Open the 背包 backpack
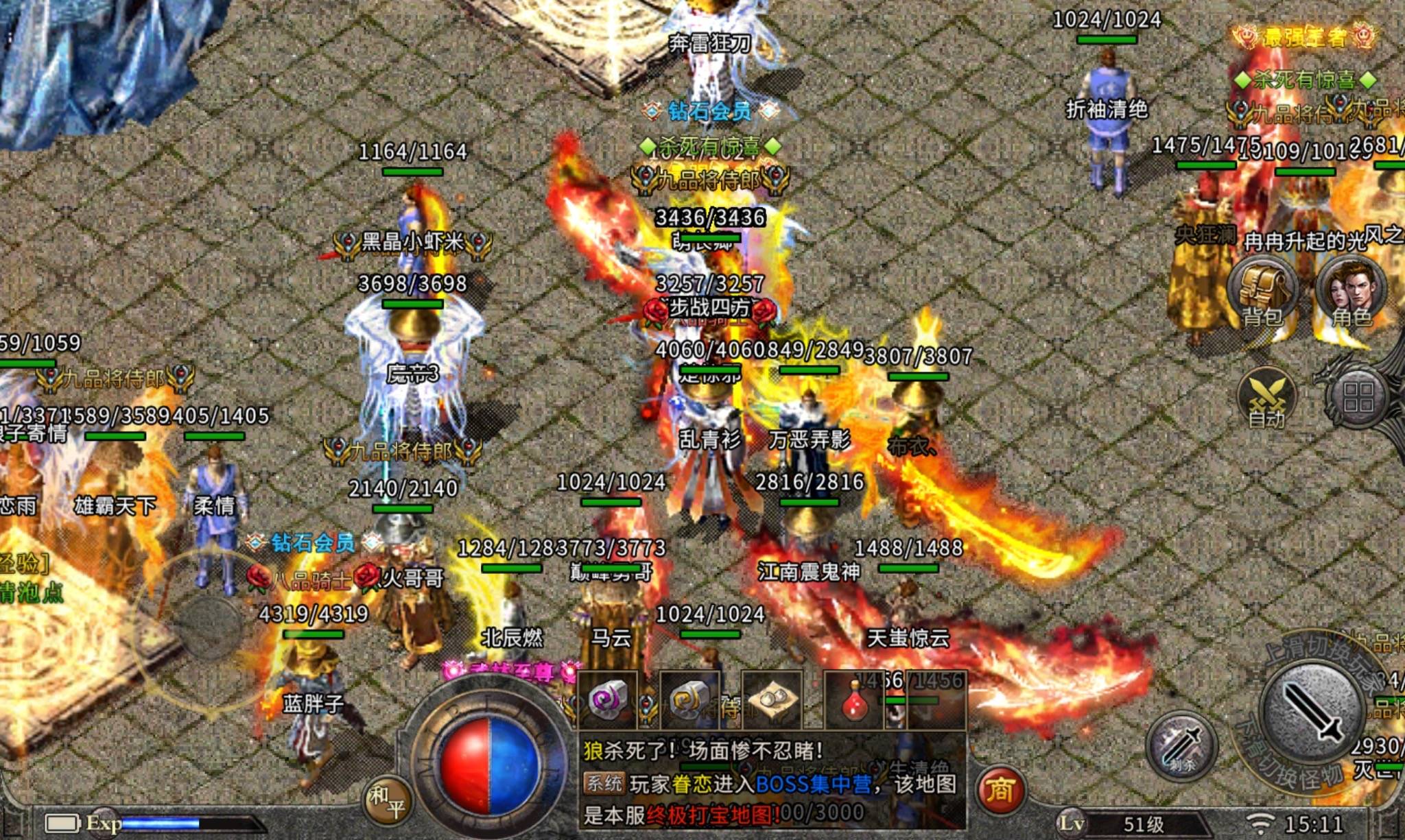Viewport: 1405px width, 840px height. (x=1263, y=291)
